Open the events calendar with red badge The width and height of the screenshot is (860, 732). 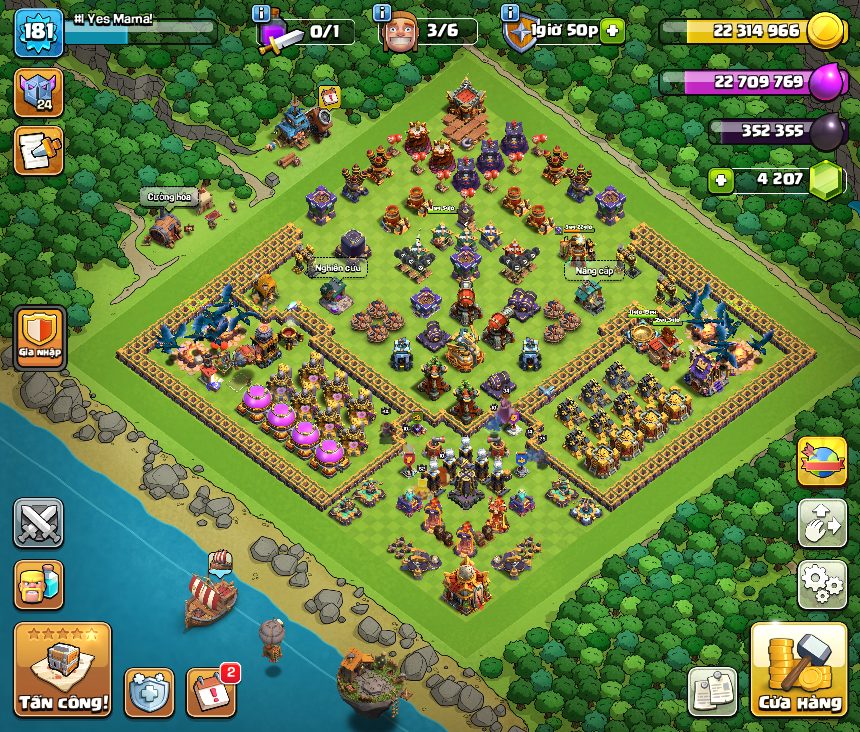pos(211,691)
